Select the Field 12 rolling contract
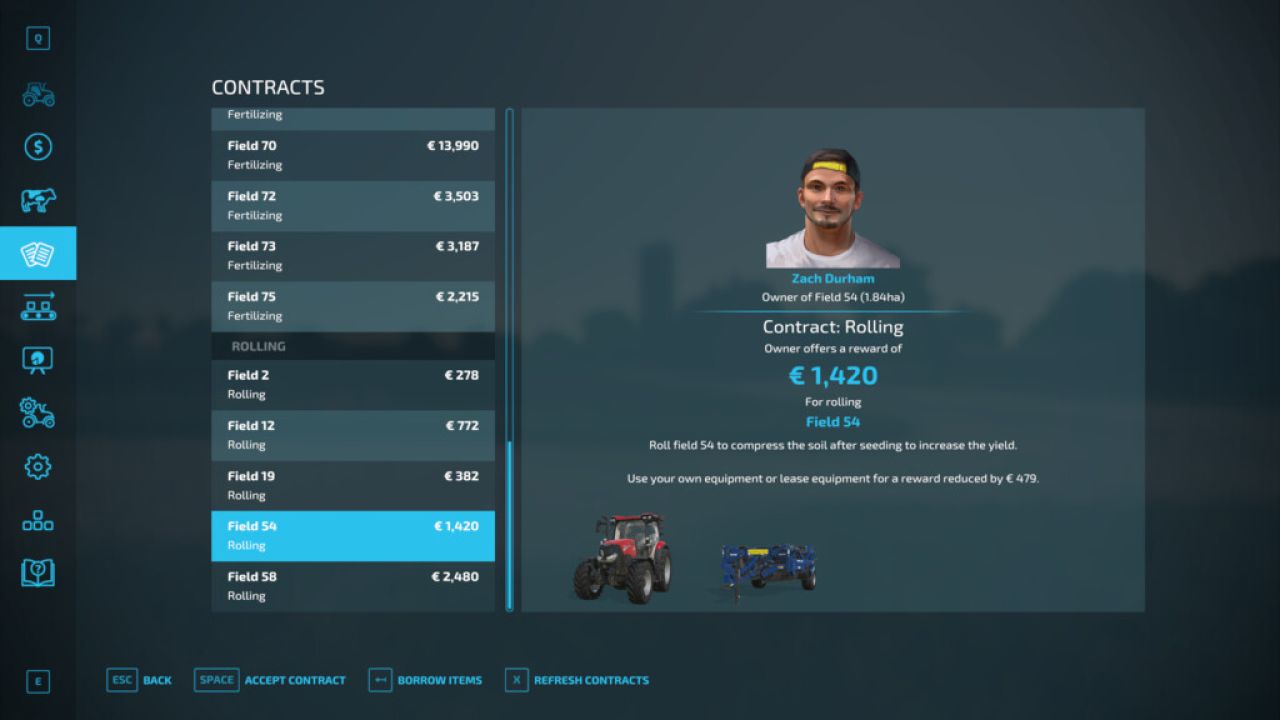The width and height of the screenshot is (1280, 720). pyautogui.click(x=352, y=435)
